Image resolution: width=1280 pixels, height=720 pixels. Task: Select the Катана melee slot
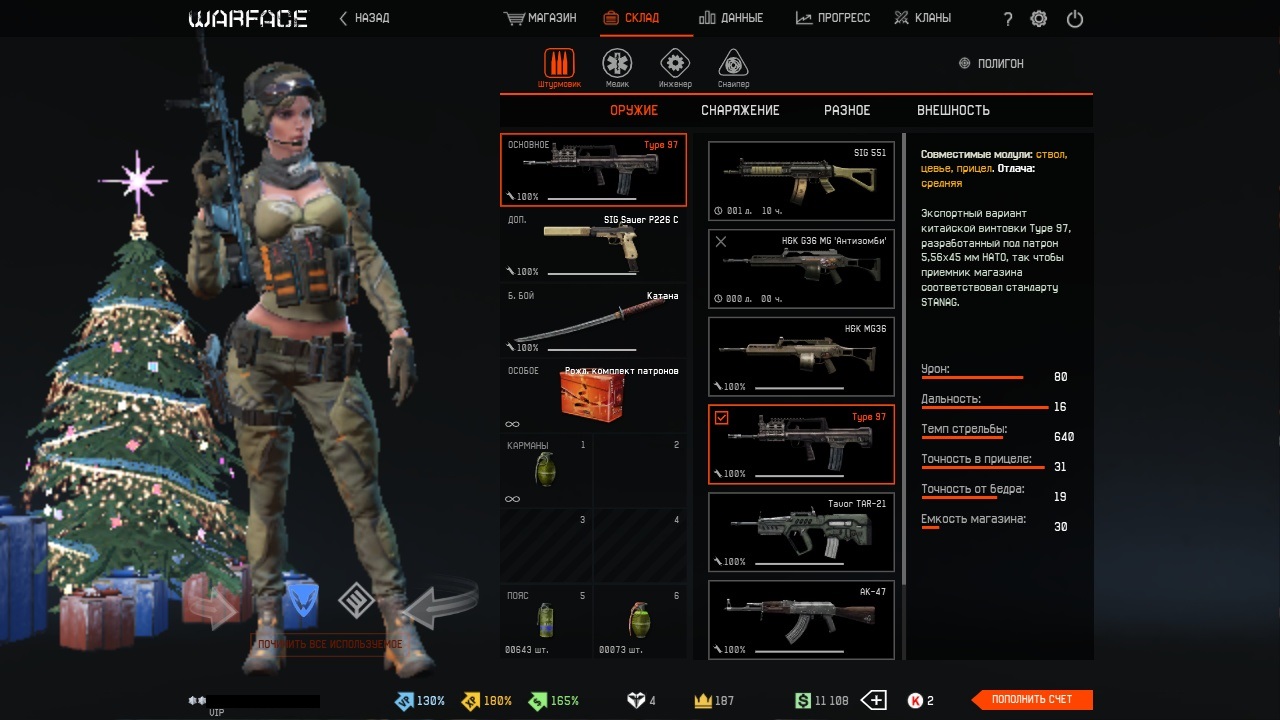[593, 320]
